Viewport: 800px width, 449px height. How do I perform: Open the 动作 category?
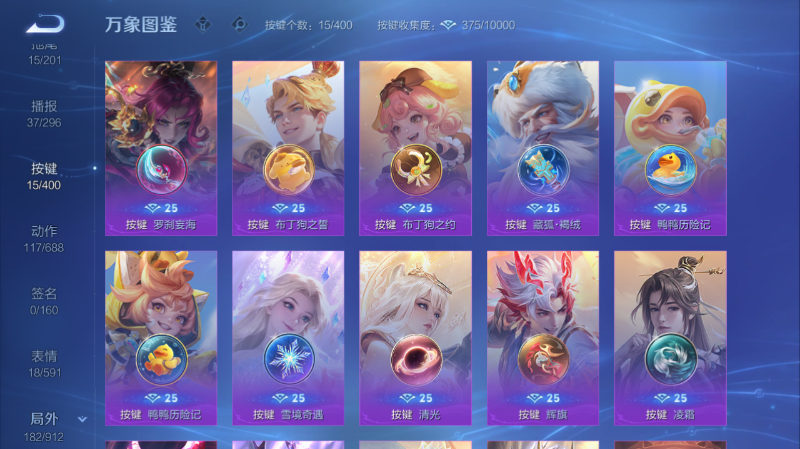tap(44, 238)
